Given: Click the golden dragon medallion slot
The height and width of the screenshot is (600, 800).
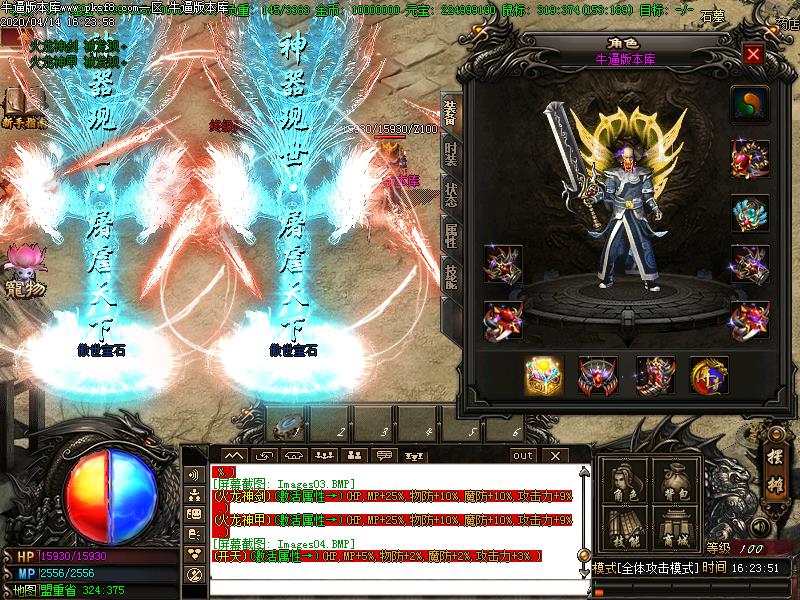Looking at the screenshot, I should tap(708, 375).
